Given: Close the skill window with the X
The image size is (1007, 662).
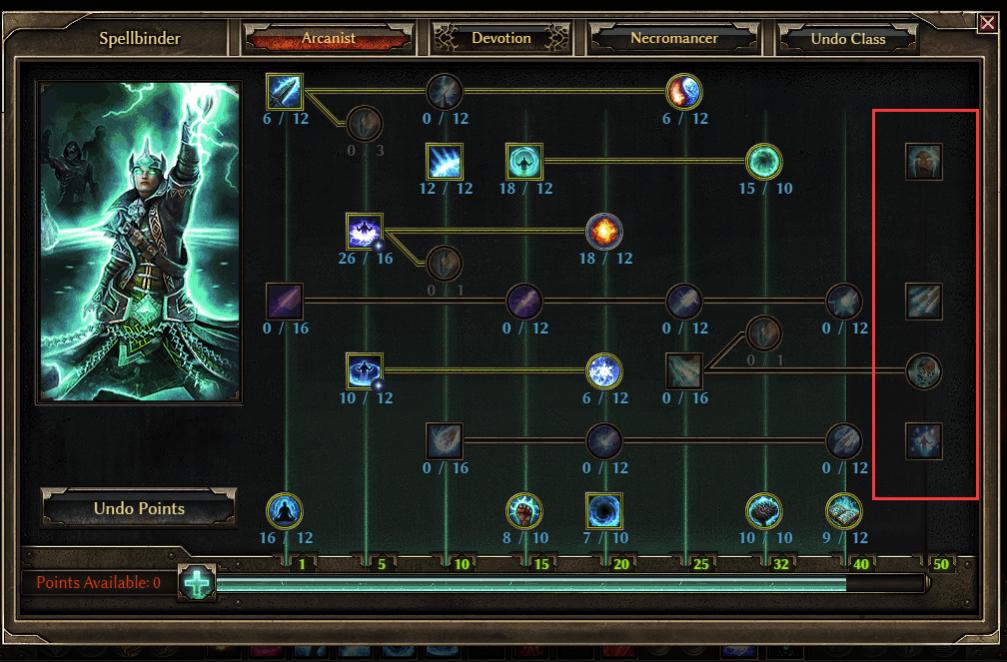Looking at the screenshot, I should [x=987, y=23].
